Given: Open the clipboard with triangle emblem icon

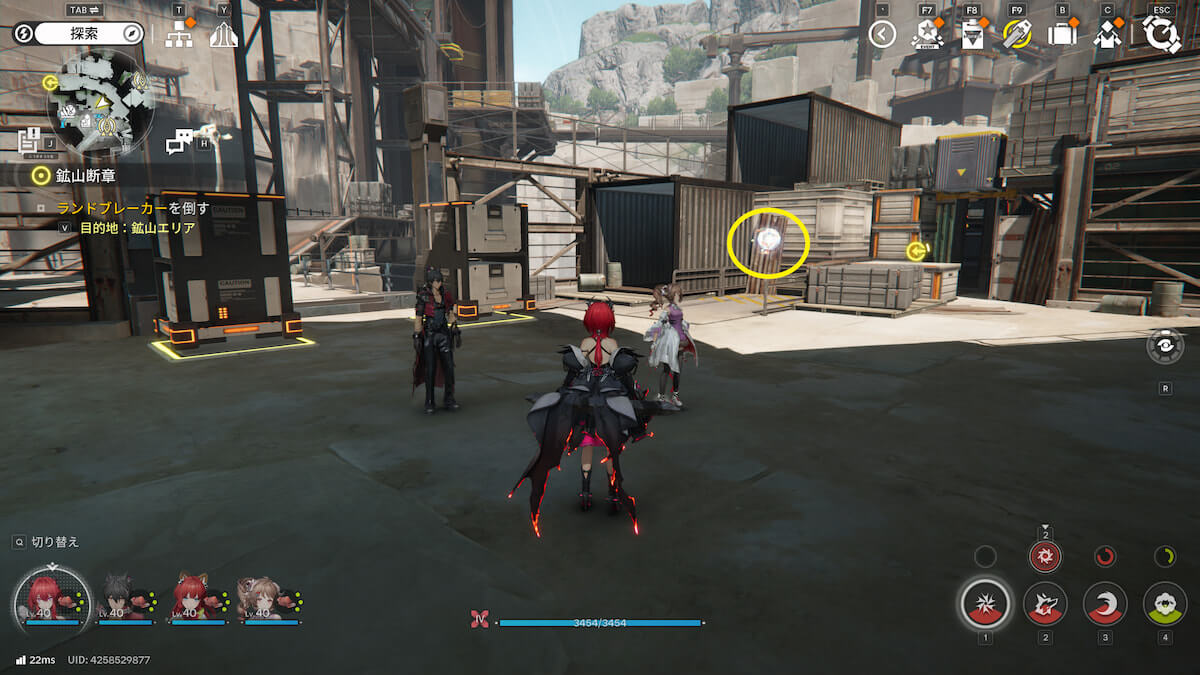Looking at the screenshot, I should click(x=972, y=35).
